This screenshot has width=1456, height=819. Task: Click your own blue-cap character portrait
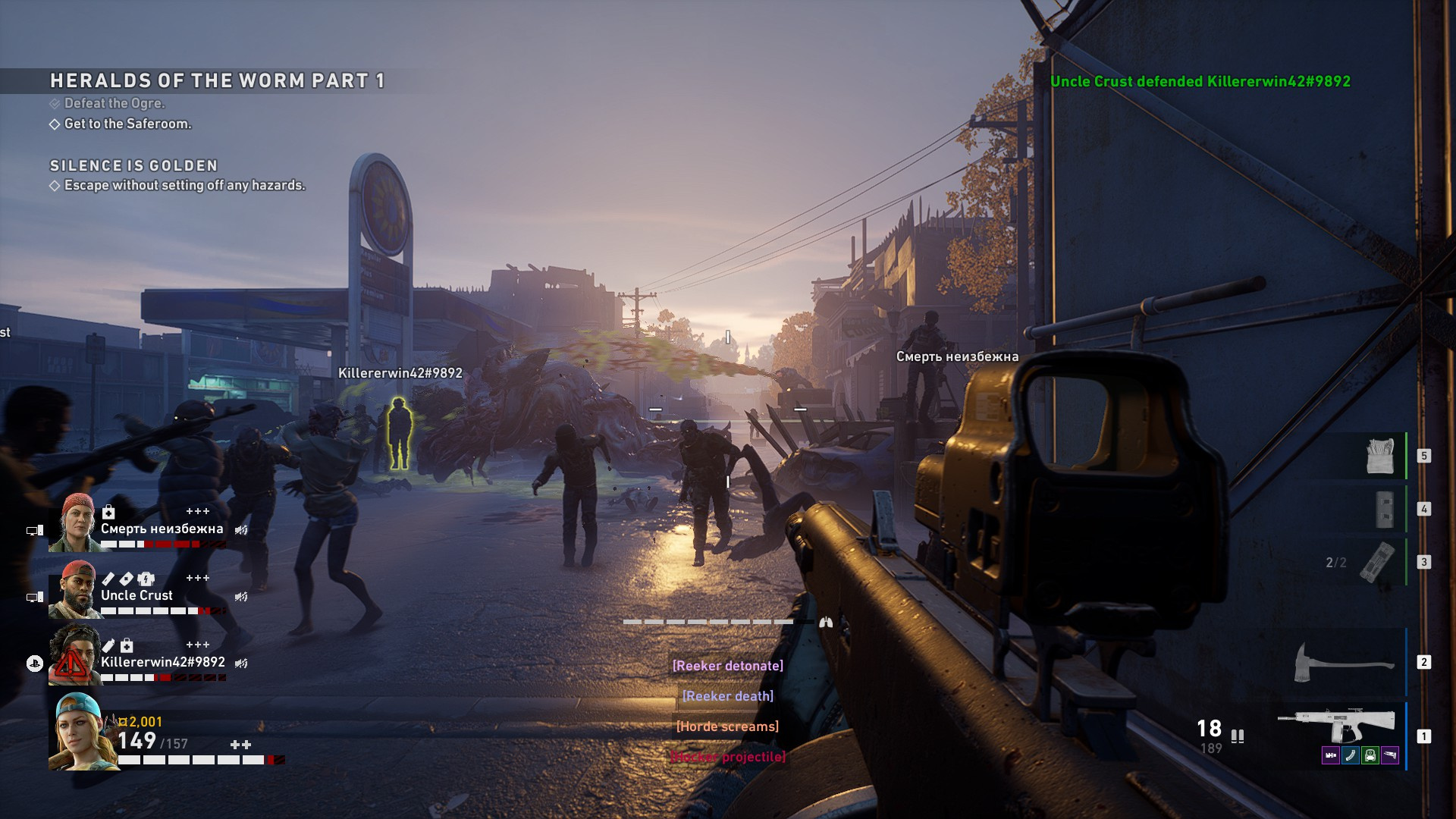[82, 731]
